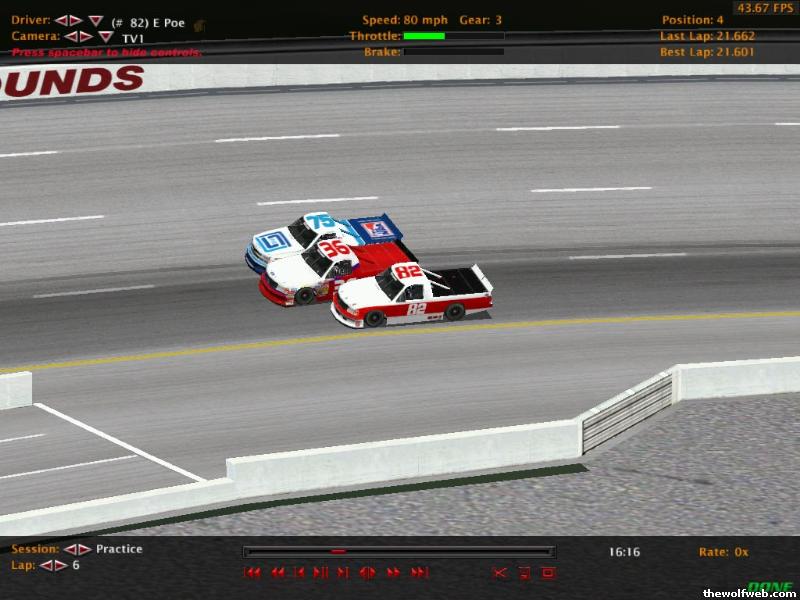Click the green DONE button
This screenshot has width=800, height=600.
769,586
